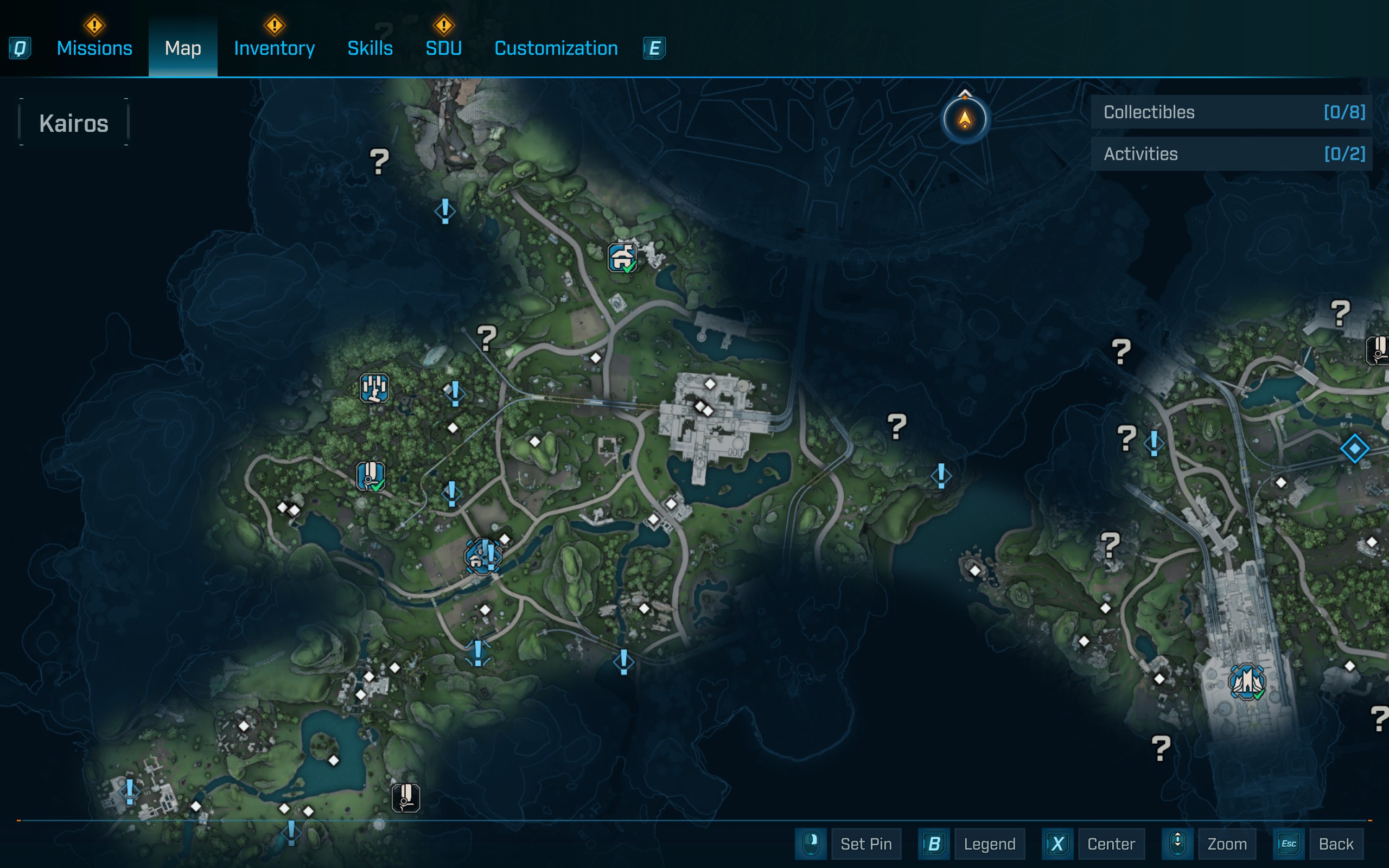This screenshot has height=868, width=1389.
Task: Click the Zoom control label
Action: pyautogui.click(x=1227, y=844)
